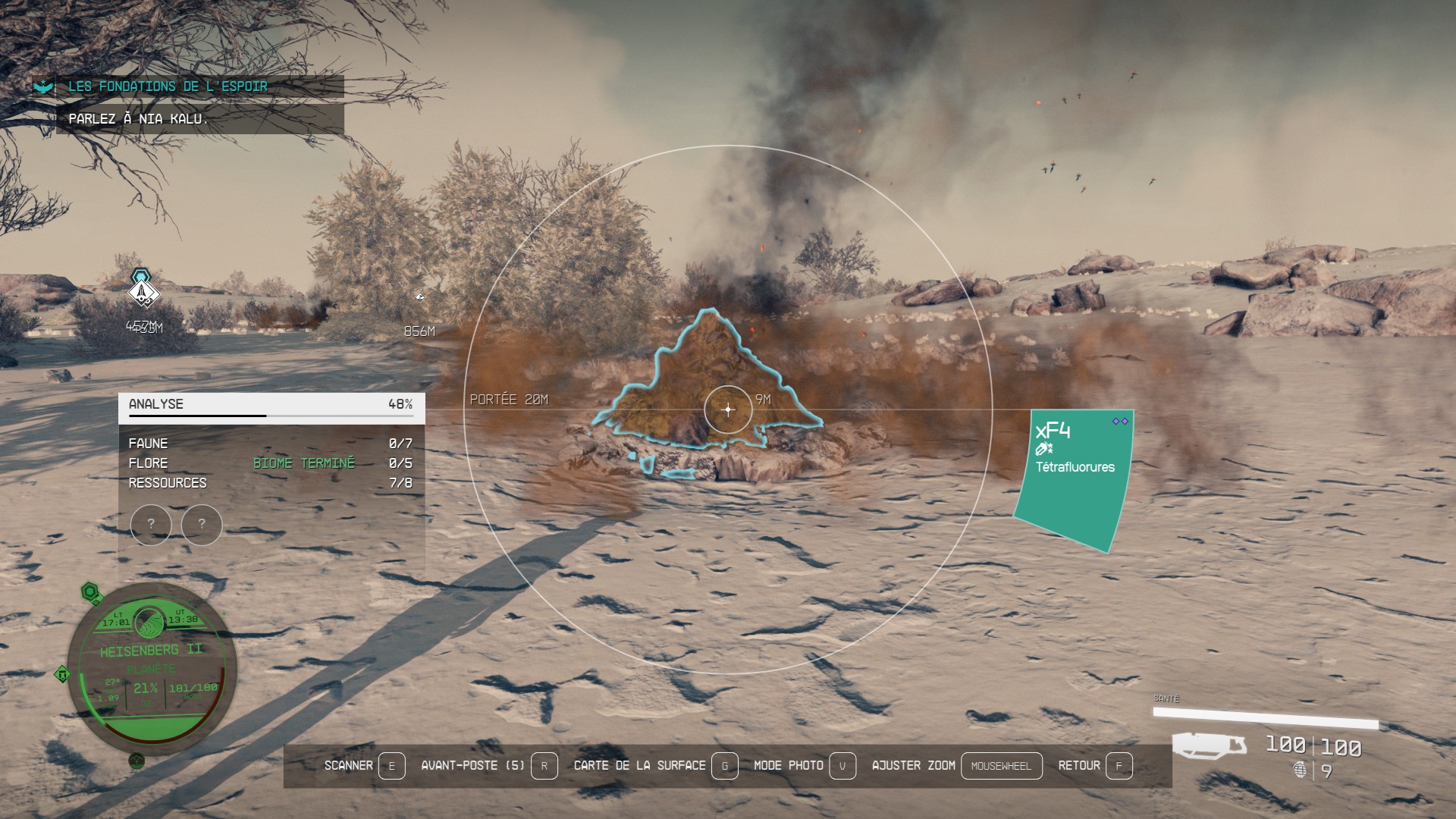Select the Flore survey row
Image resolution: width=1456 pixels, height=819 pixels.
[x=271, y=463]
